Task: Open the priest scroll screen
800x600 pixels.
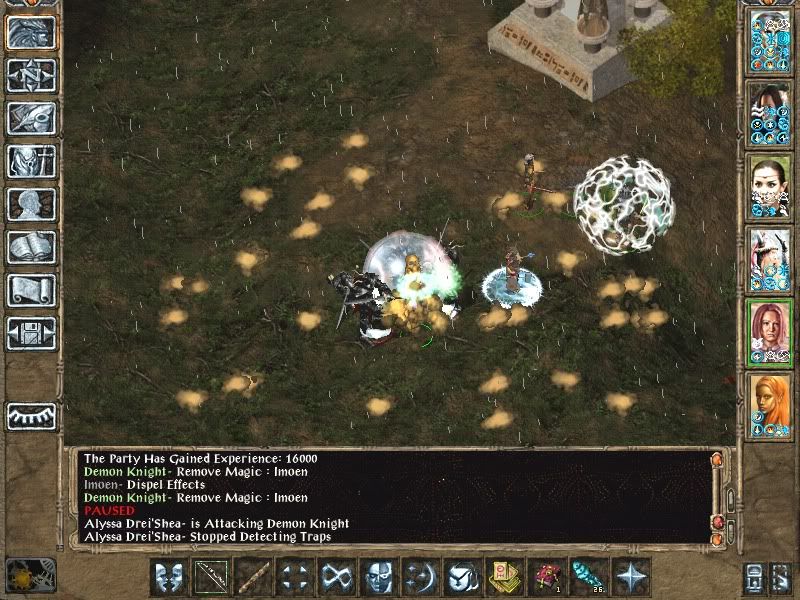Action: pos(31,290)
